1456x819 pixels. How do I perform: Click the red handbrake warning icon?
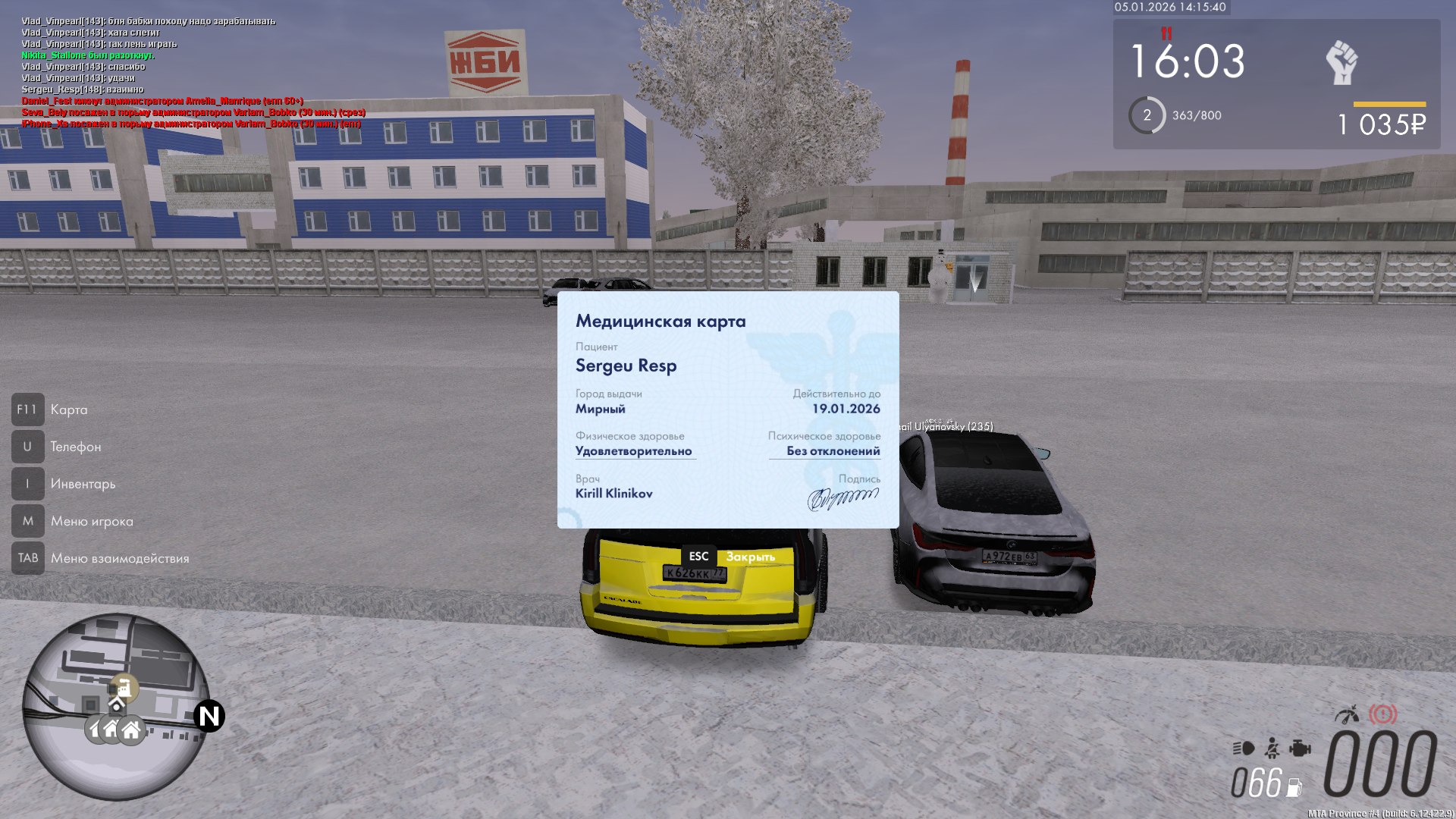point(1382,714)
